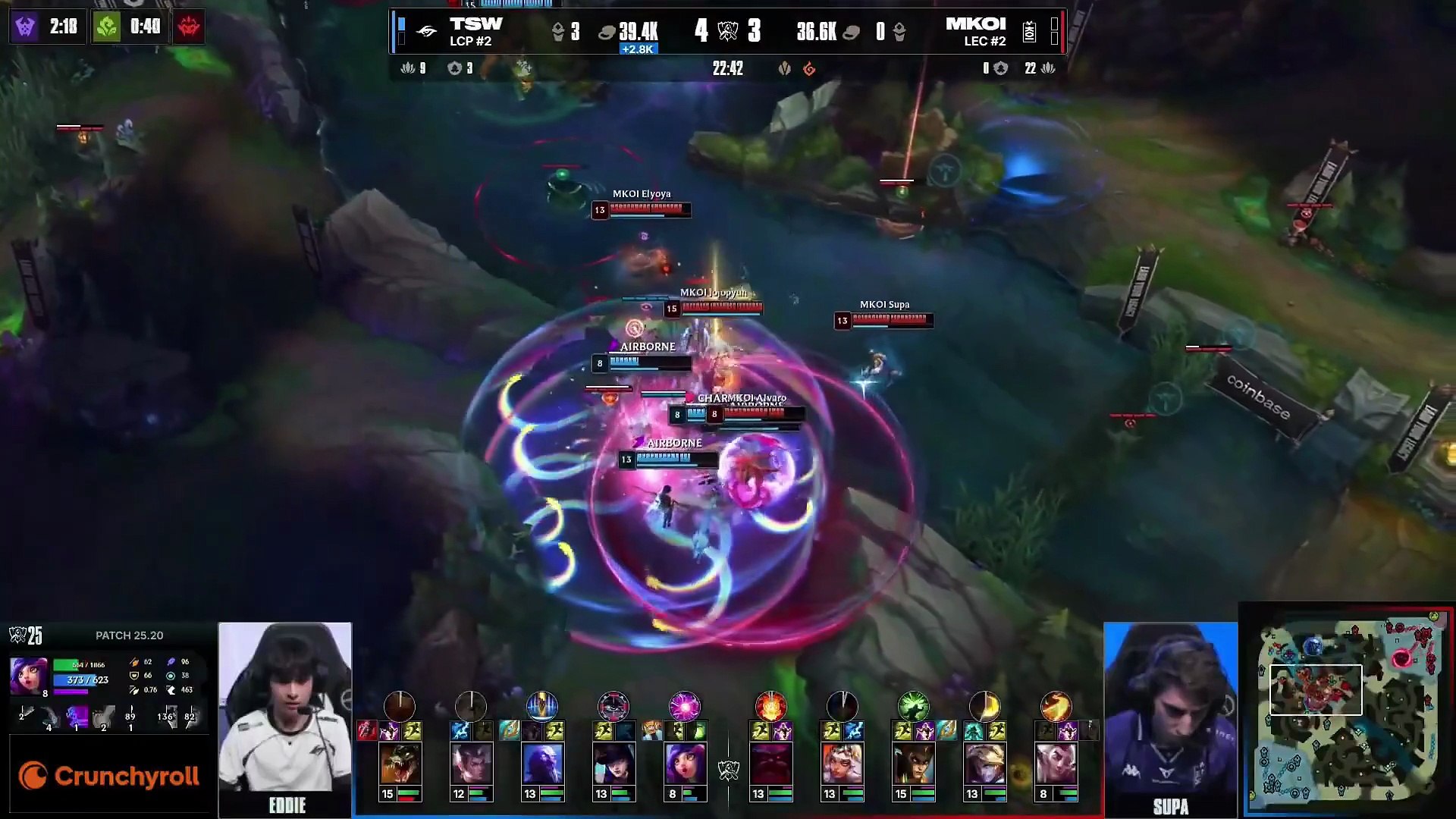Open the Crunchyroll sponsor logo
1456x819 pixels.
pos(109,776)
